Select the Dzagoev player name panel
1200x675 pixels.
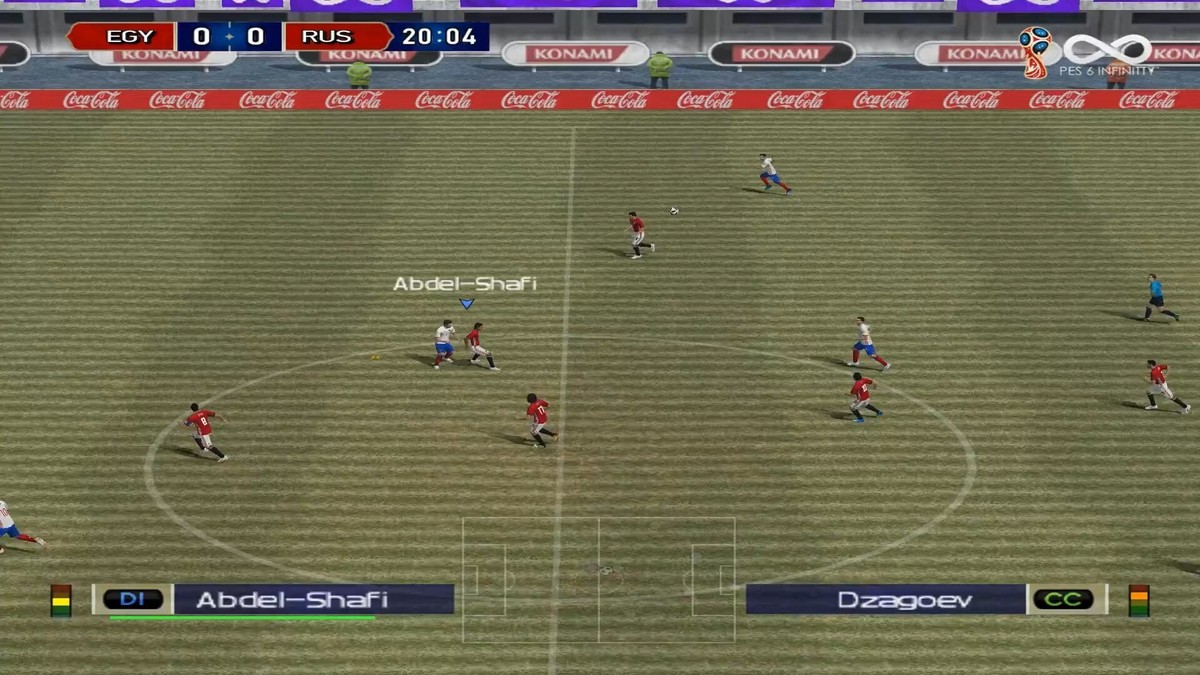point(885,599)
